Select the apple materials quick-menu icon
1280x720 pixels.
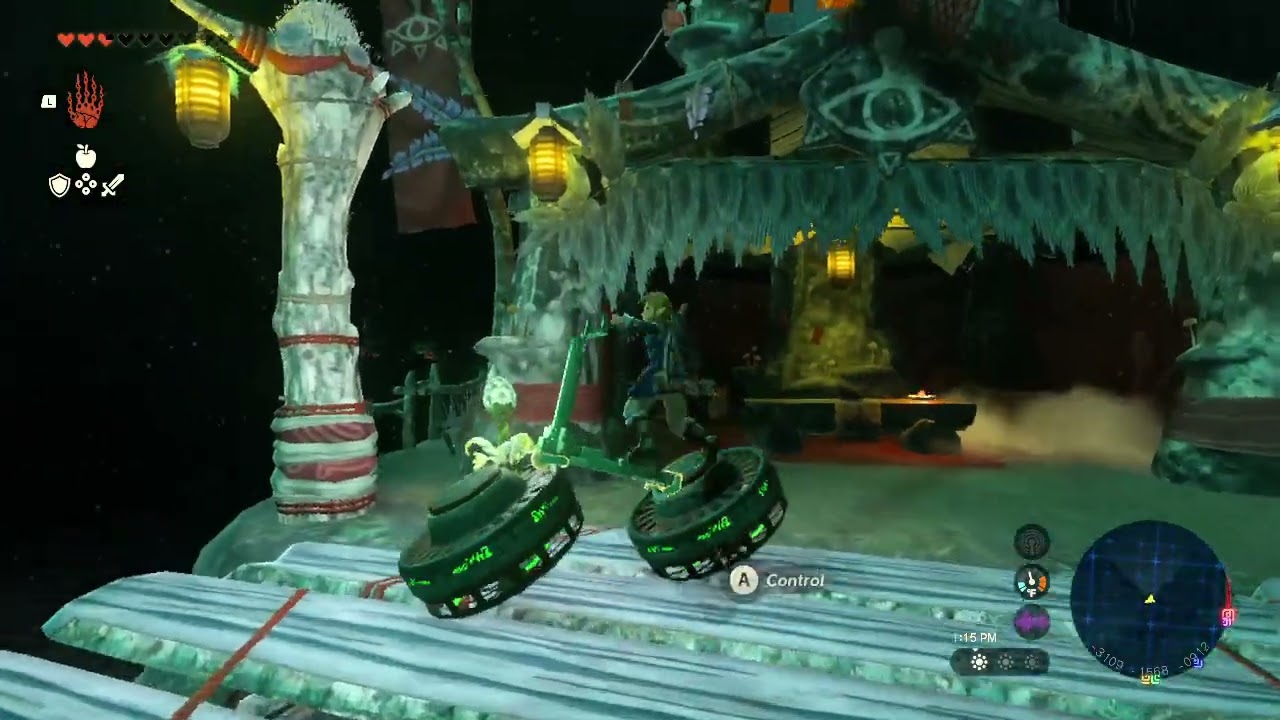(86, 156)
